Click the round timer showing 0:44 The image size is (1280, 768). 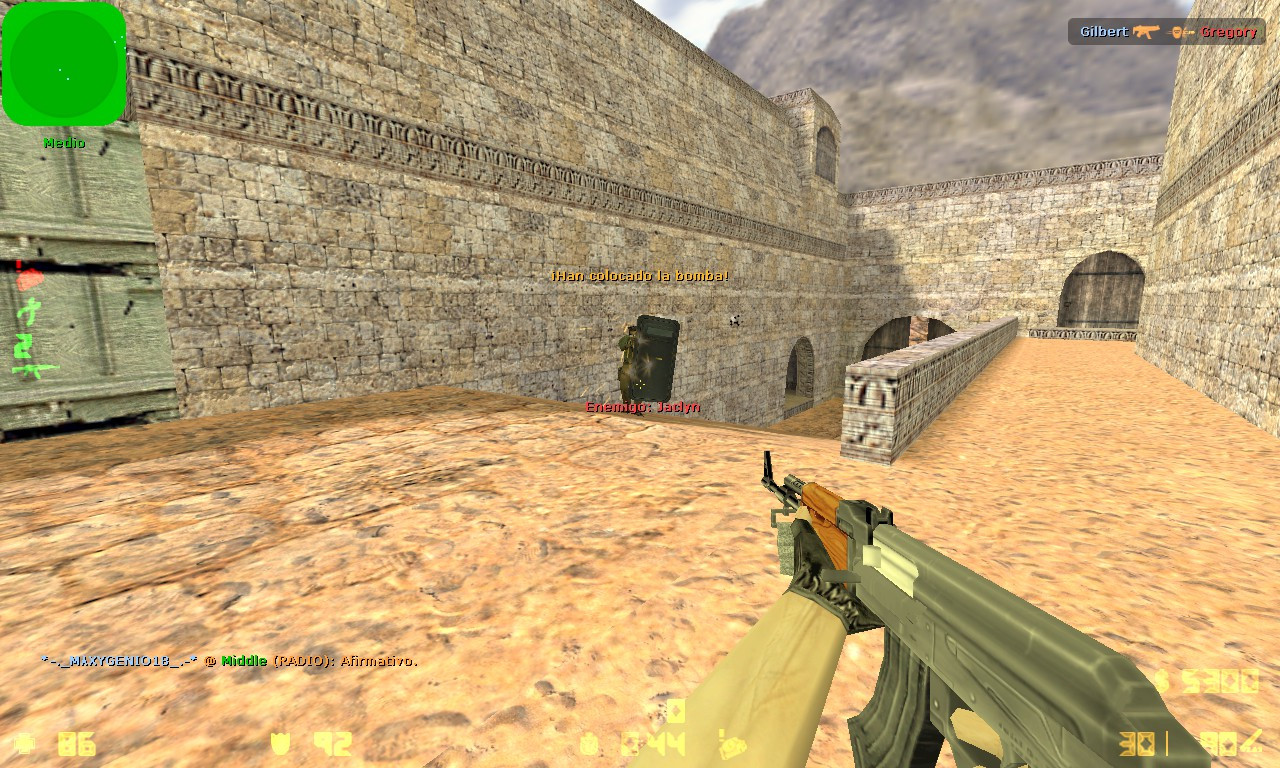coord(650,745)
